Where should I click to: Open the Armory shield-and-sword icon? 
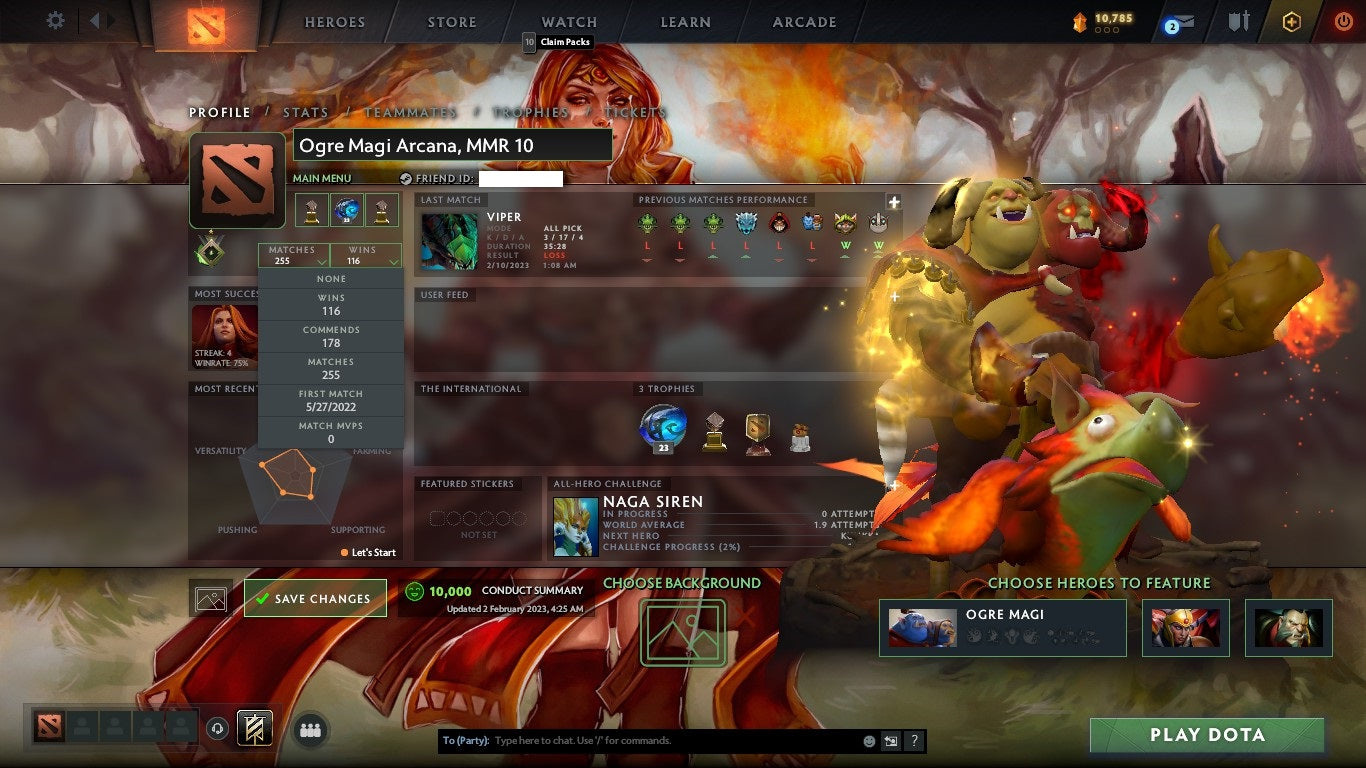tap(1237, 20)
